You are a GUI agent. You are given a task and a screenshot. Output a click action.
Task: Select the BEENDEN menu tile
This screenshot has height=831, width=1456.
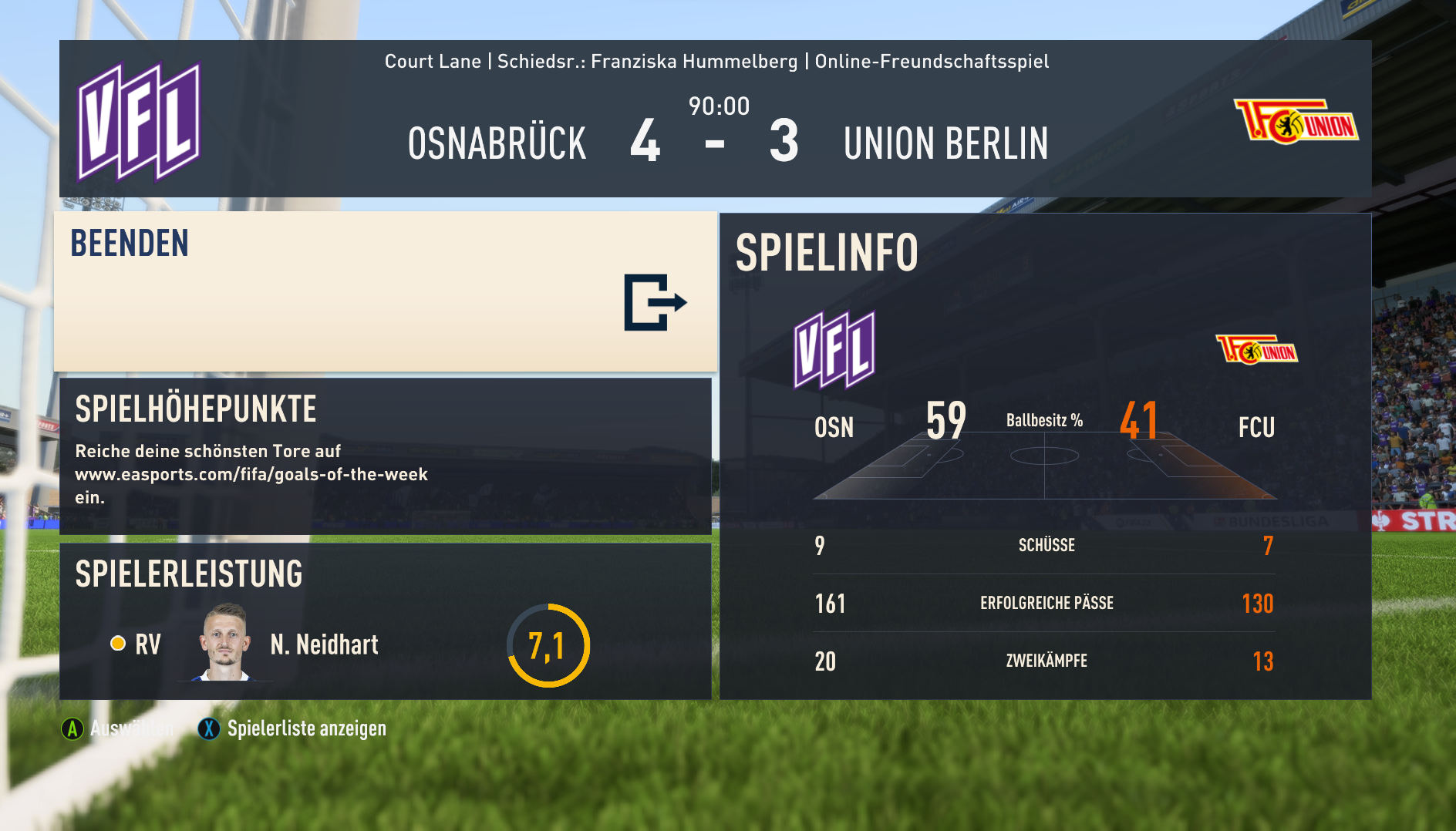pos(385,291)
